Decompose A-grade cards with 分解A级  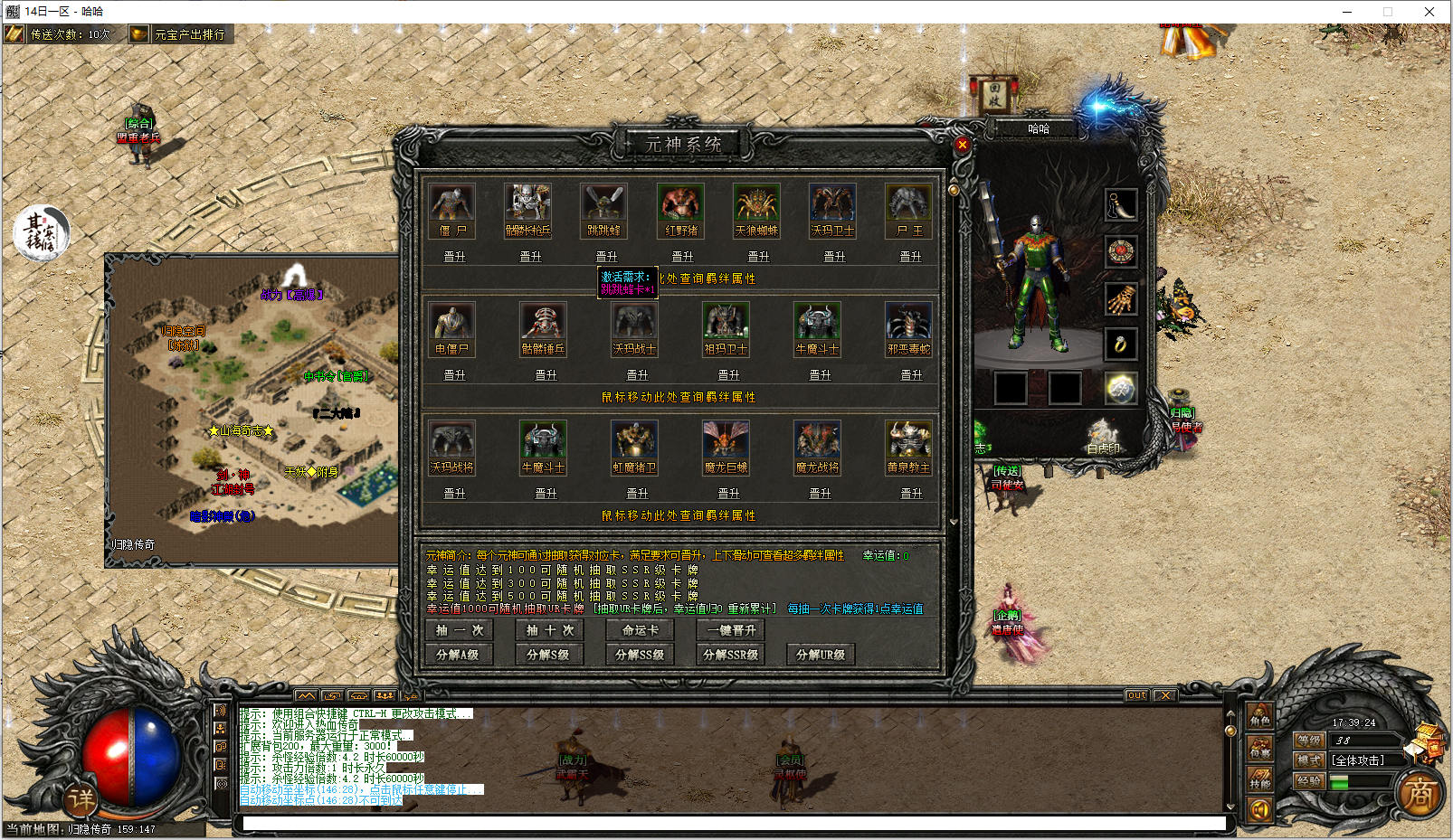458,655
